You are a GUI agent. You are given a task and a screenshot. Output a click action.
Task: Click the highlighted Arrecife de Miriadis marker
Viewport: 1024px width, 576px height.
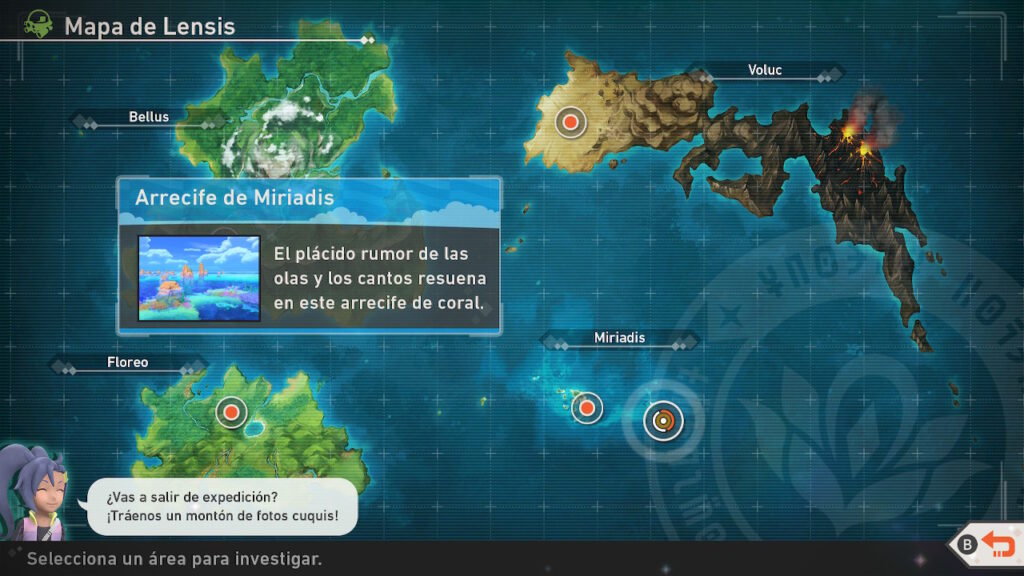pos(661,421)
